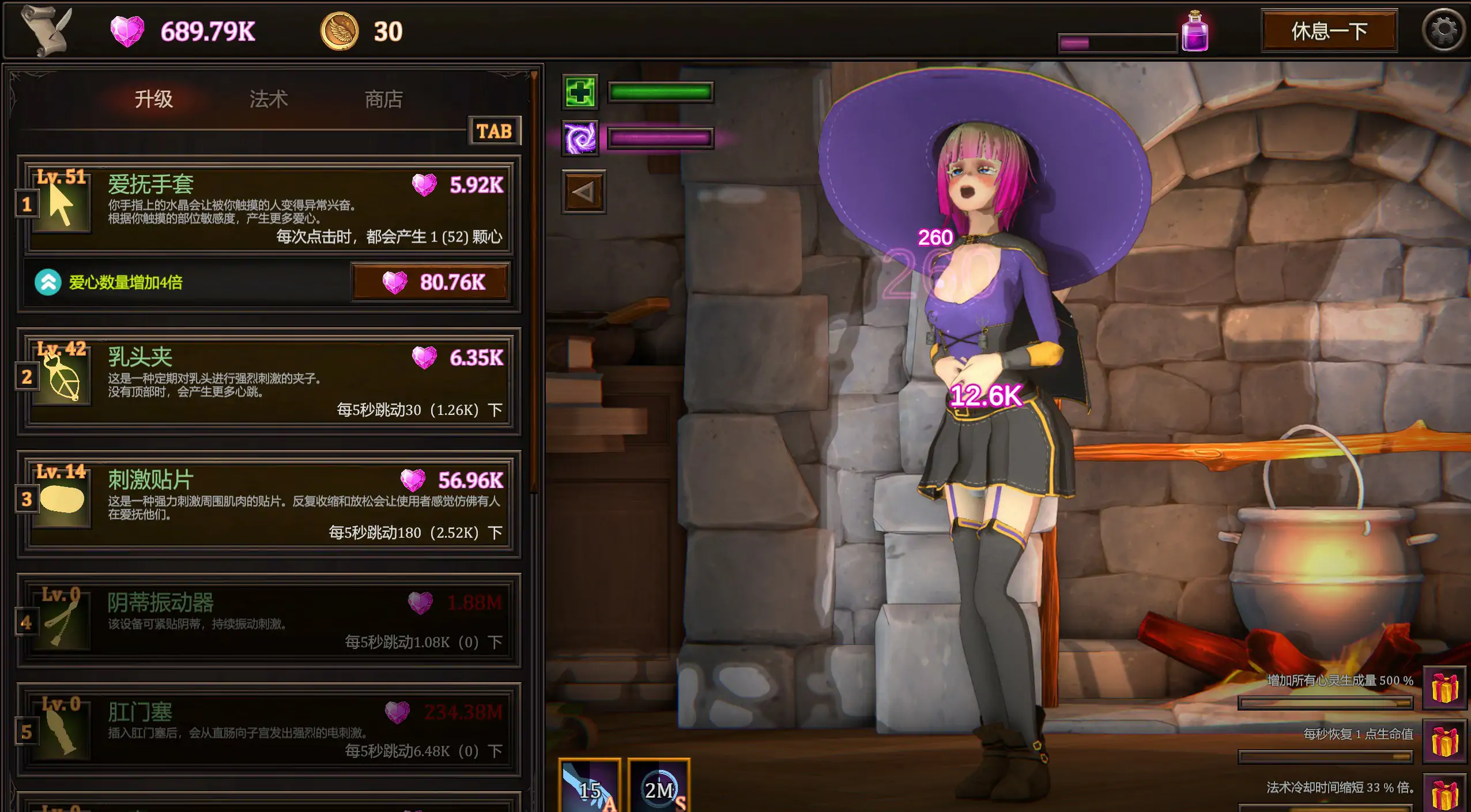Click the left arrow collapse button

point(583,192)
